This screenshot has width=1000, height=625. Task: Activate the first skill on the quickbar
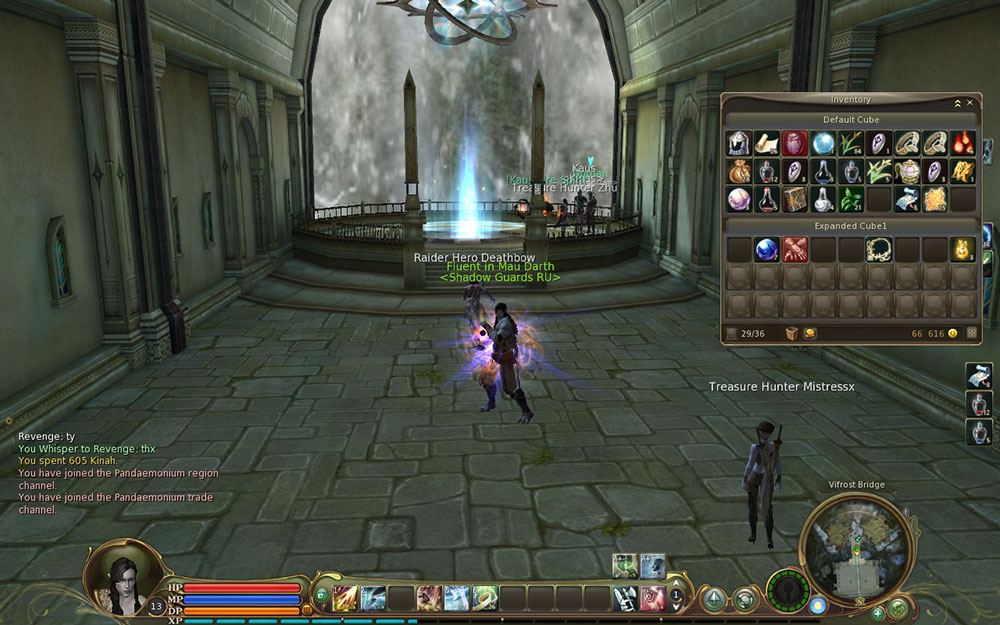coord(346,598)
